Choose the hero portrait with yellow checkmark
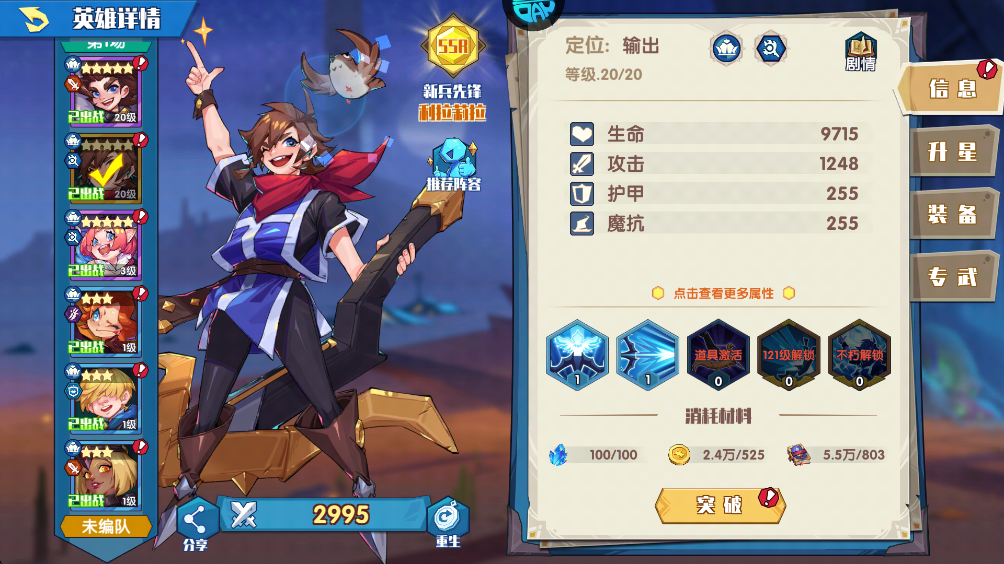The height and width of the screenshot is (564, 1004). 103,168
